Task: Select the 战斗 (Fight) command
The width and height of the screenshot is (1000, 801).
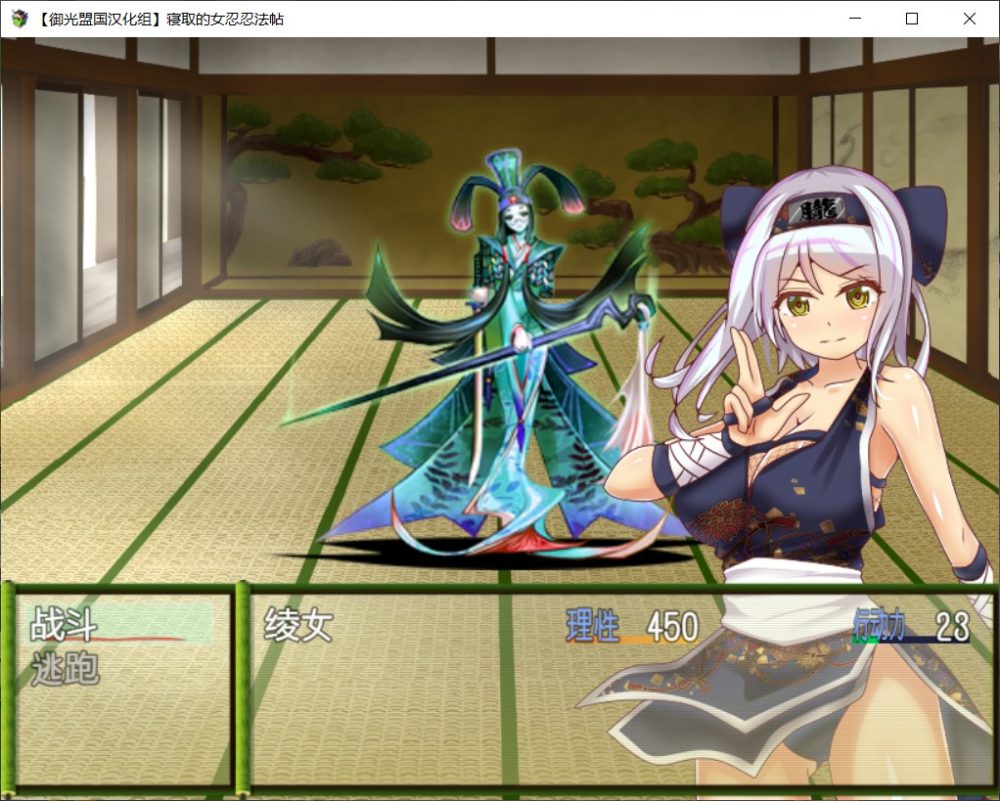Action: pyautogui.click(x=65, y=625)
